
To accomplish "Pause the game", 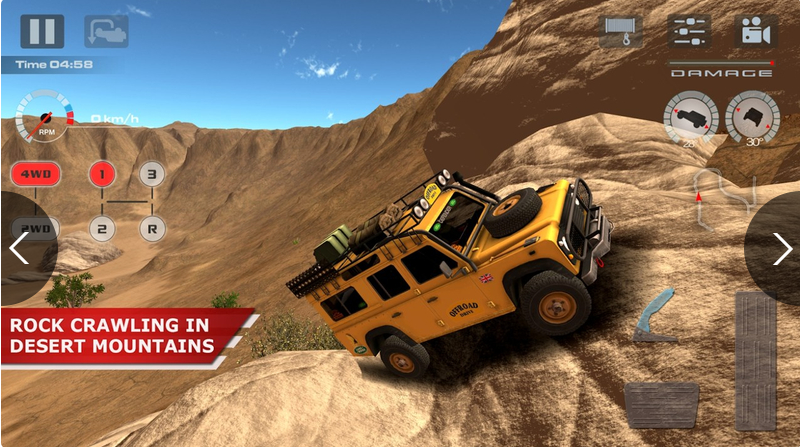I will [42, 31].
